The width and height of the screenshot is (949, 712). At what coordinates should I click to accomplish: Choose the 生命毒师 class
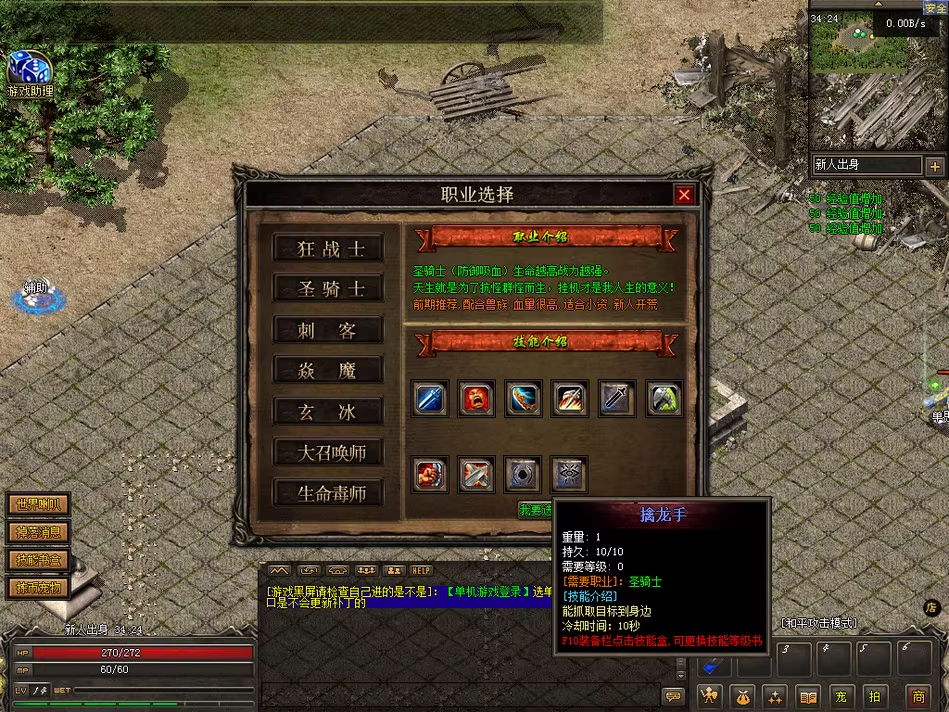[328, 493]
